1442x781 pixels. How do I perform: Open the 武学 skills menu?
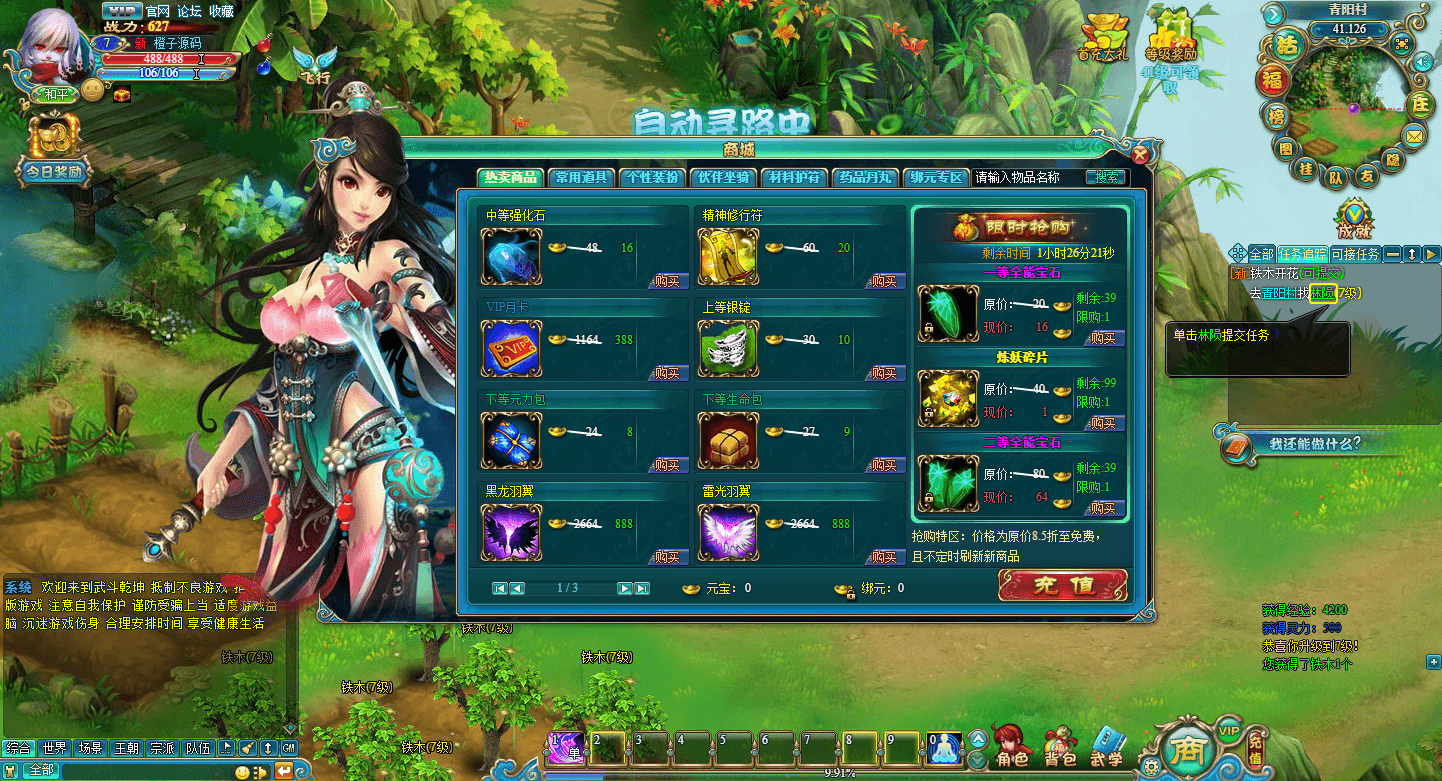[x=1107, y=746]
